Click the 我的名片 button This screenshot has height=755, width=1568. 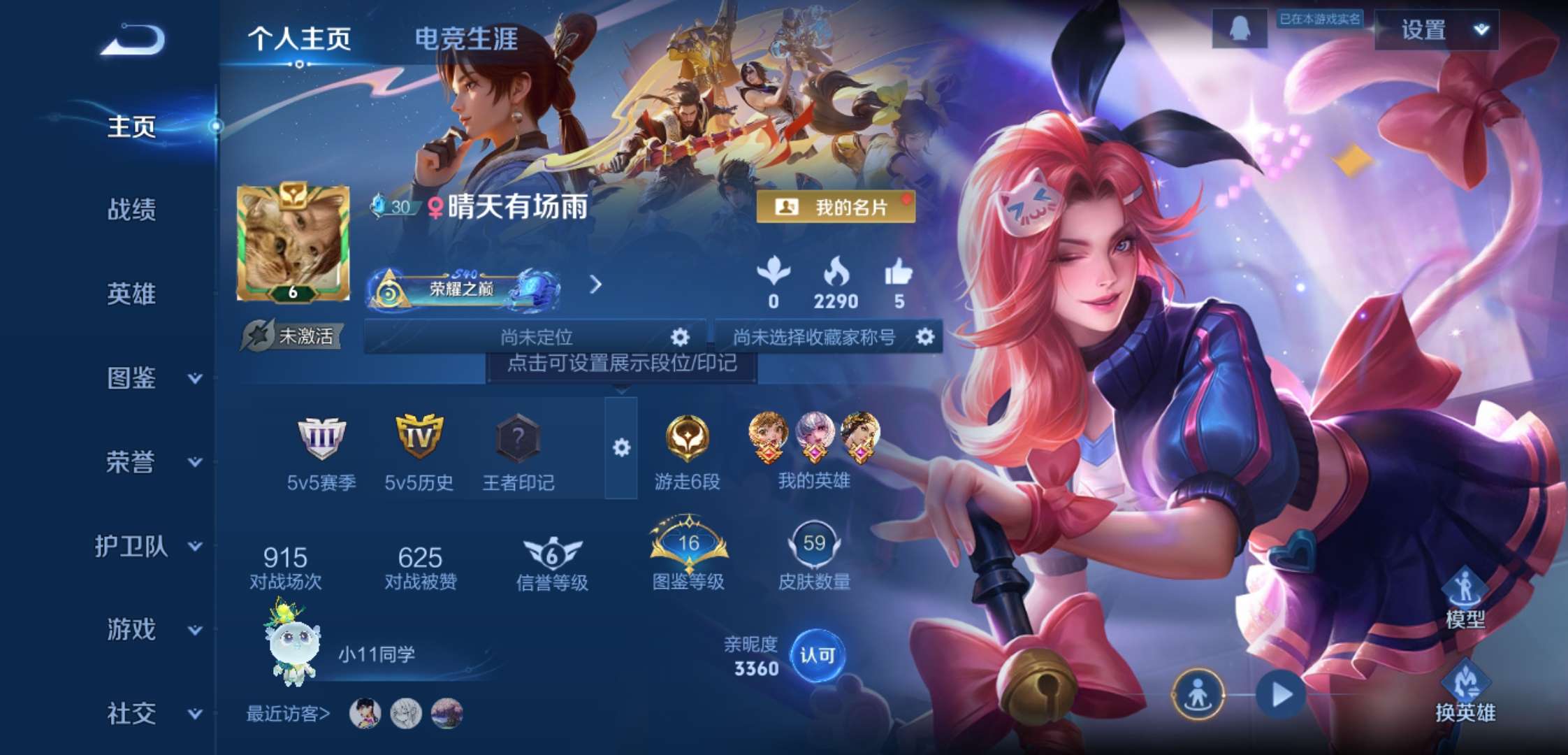[x=837, y=206]
